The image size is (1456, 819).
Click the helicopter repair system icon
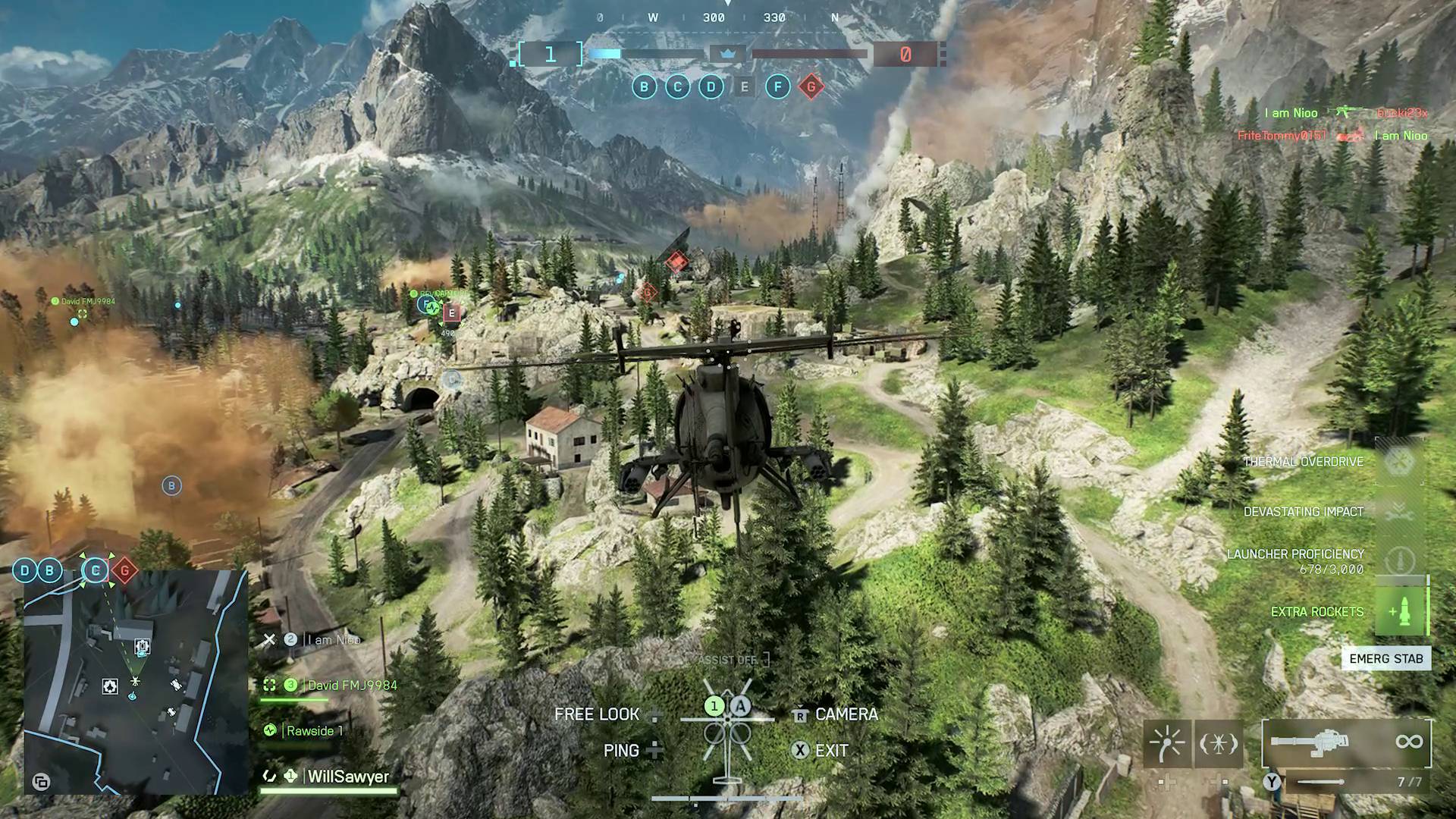pyautogui.click(x=1220, y=743)
